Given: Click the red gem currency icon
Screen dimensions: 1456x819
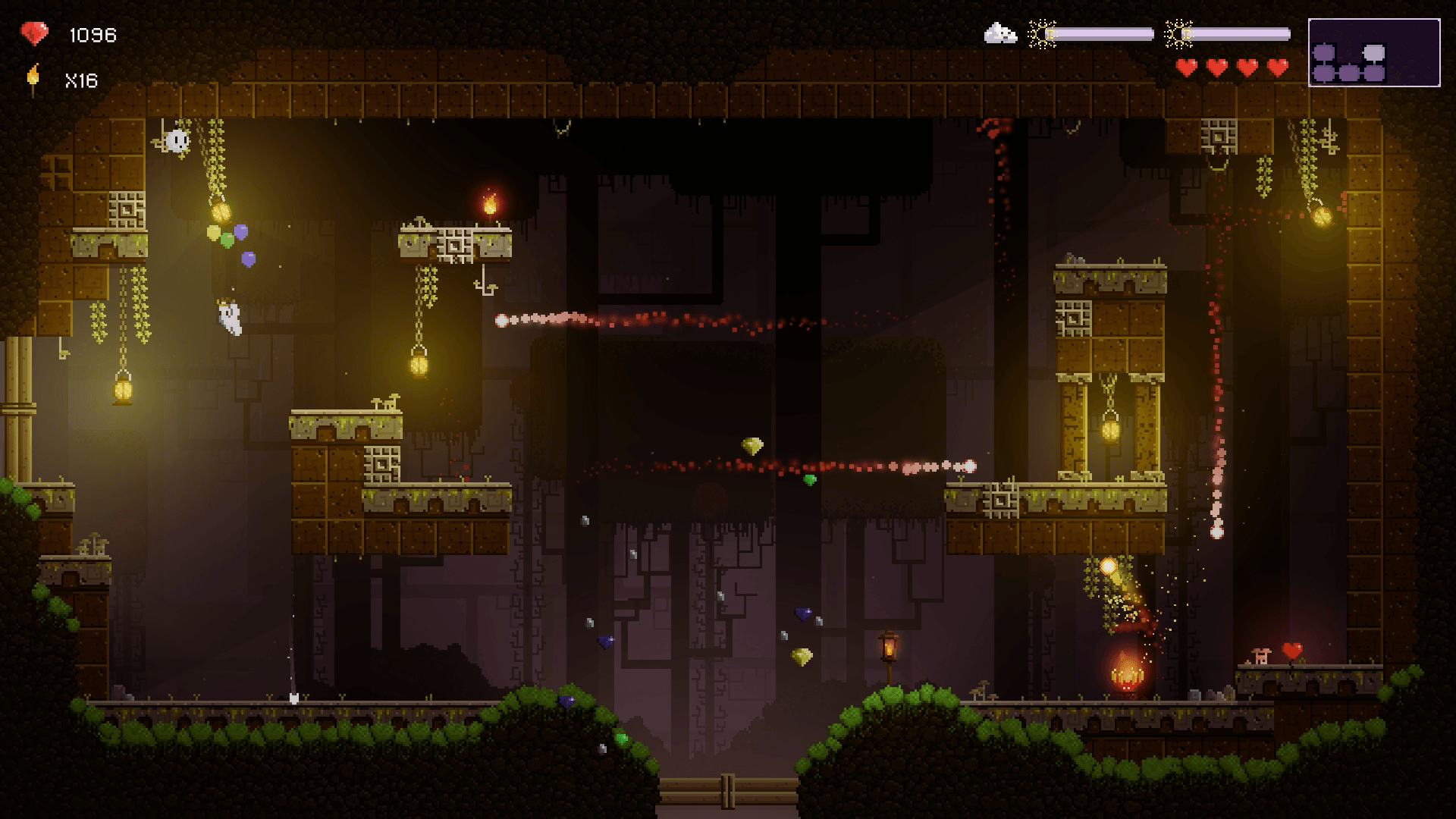Looking at the screenshot, I should (34, 34).
